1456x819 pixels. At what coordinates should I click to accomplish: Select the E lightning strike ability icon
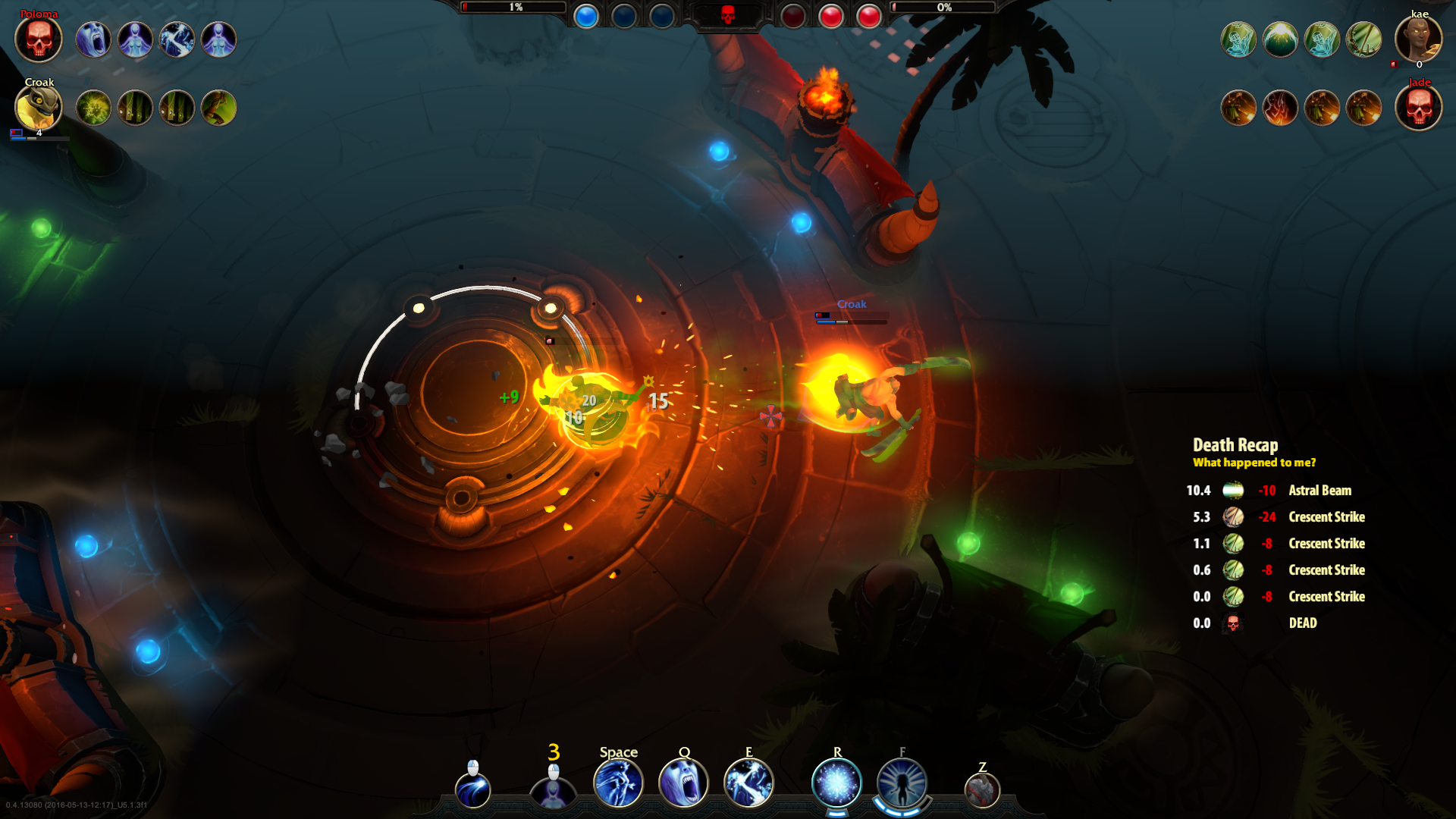(x=750, y=783)
